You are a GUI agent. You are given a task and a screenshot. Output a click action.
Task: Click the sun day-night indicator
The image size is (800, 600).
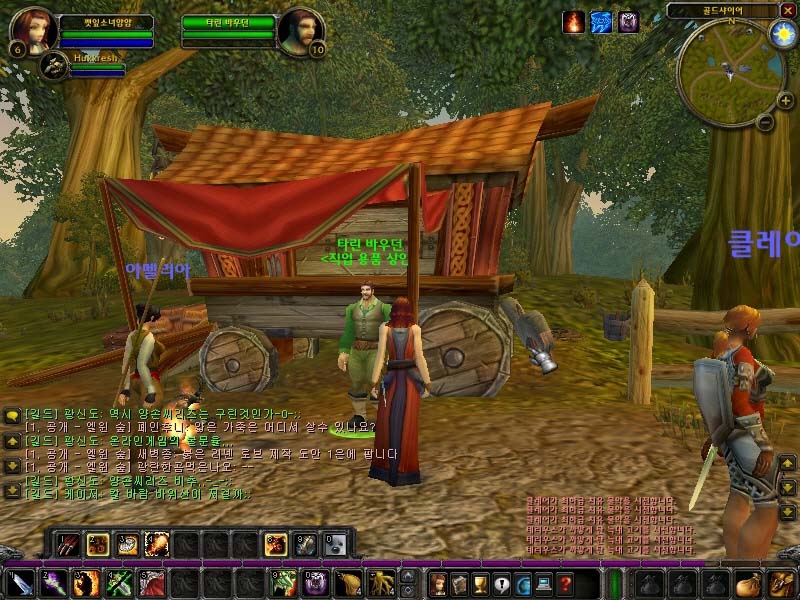pyautogui.click(x=781, y=33)
